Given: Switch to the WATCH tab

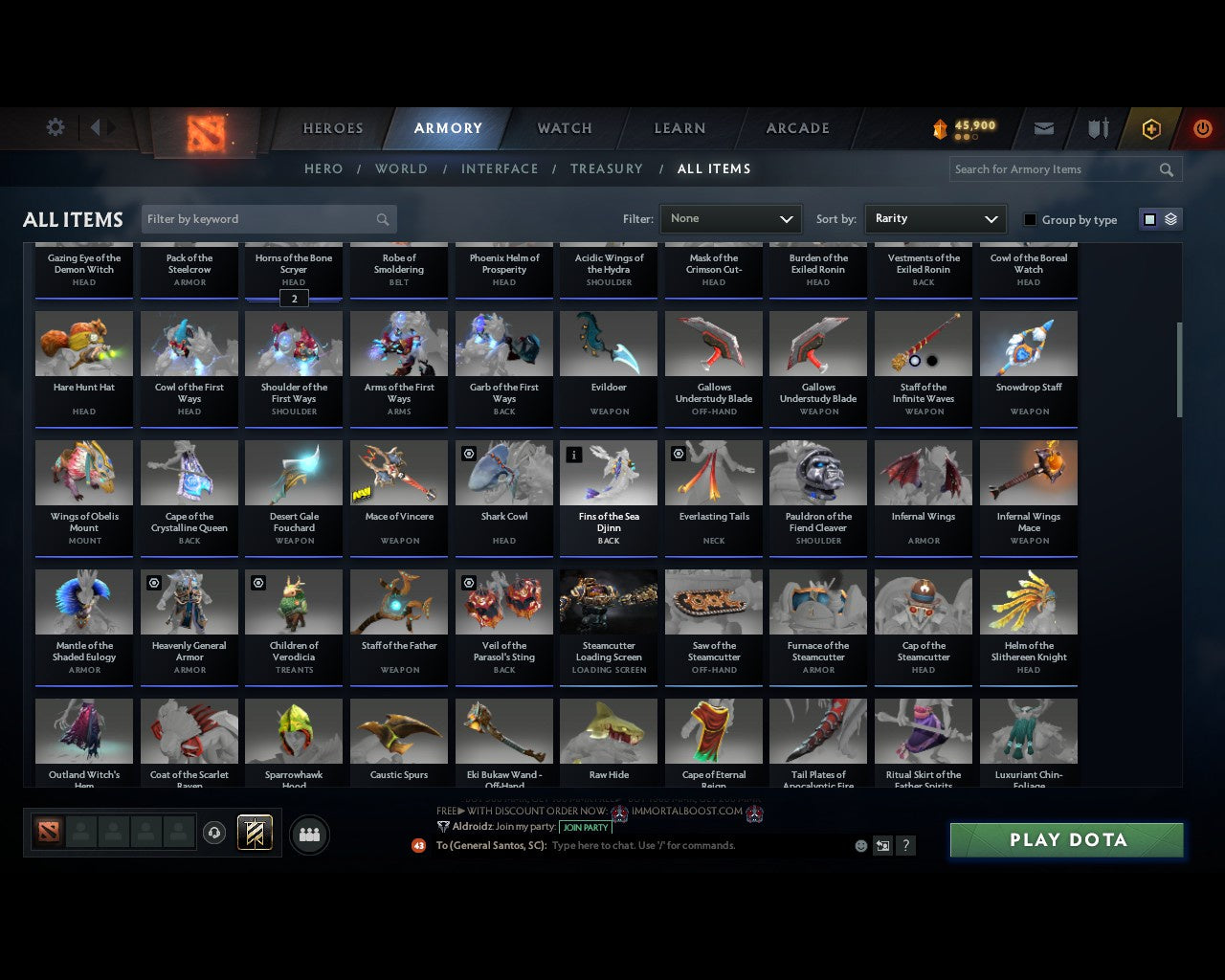Looking at the screenshot, I should coord(564,127).
